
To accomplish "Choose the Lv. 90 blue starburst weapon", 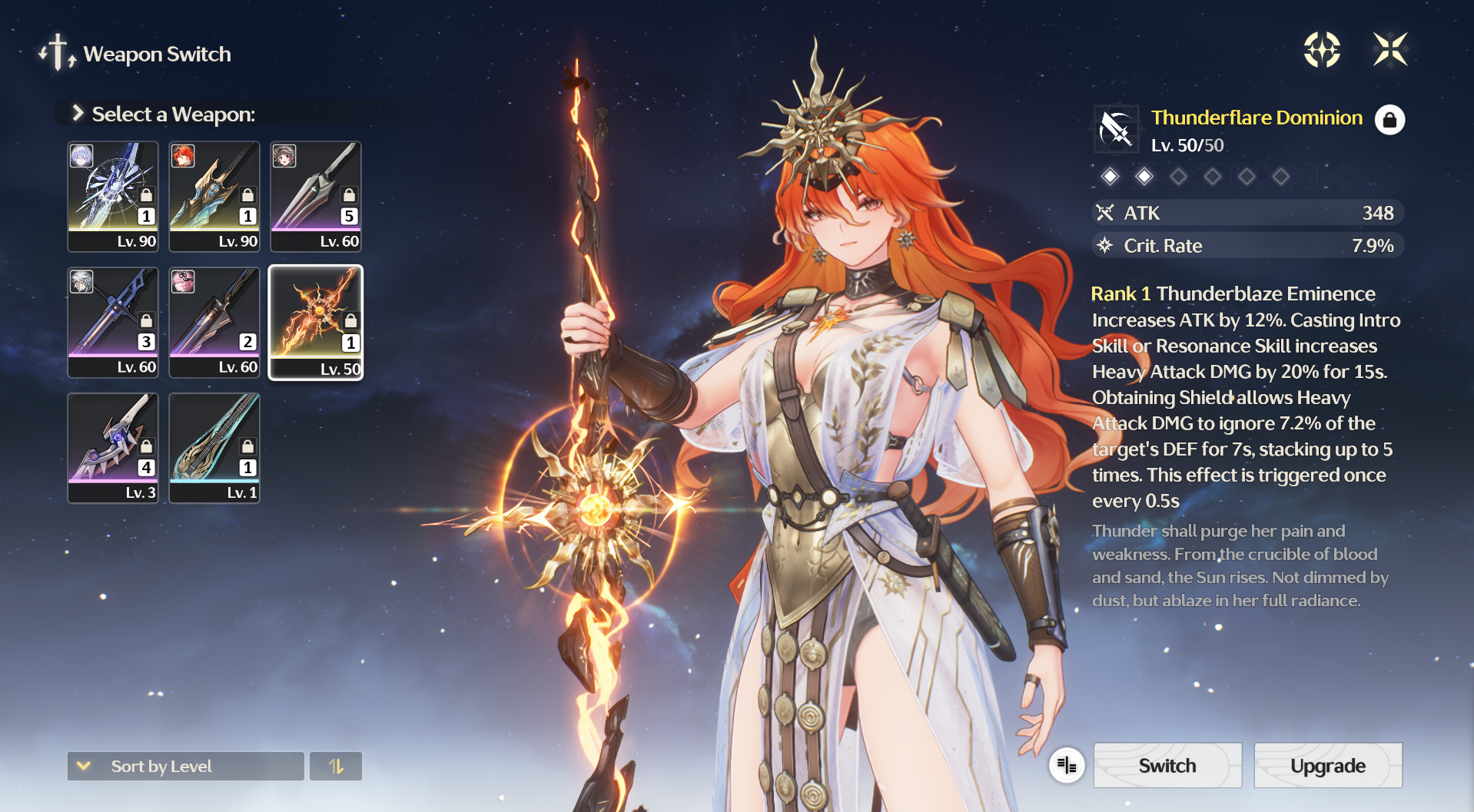I will (x=113, y=197).
